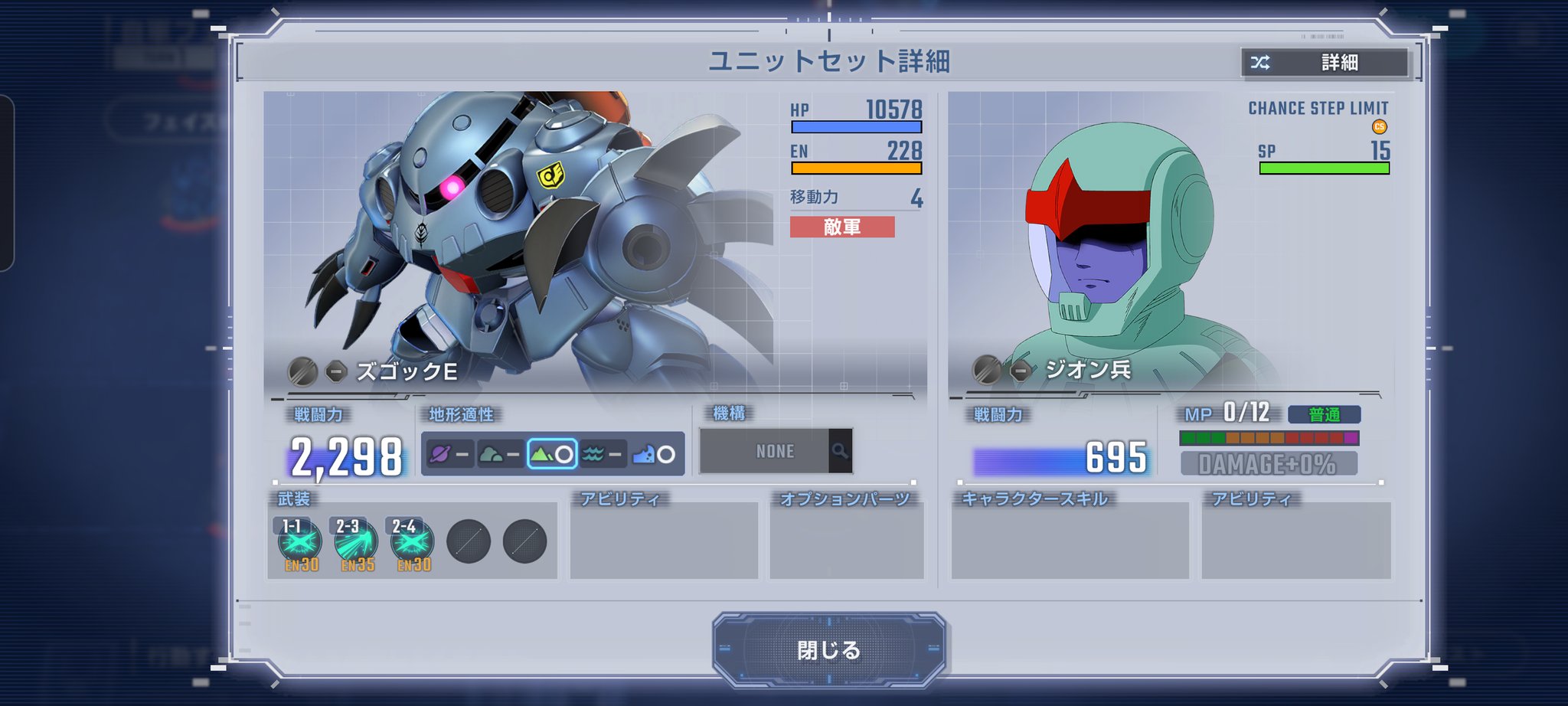Choose the highlighted land terrain aptitude icon
Image resolution: width=1568 pixels, height=706 pixels.
[x=552, y=454]
